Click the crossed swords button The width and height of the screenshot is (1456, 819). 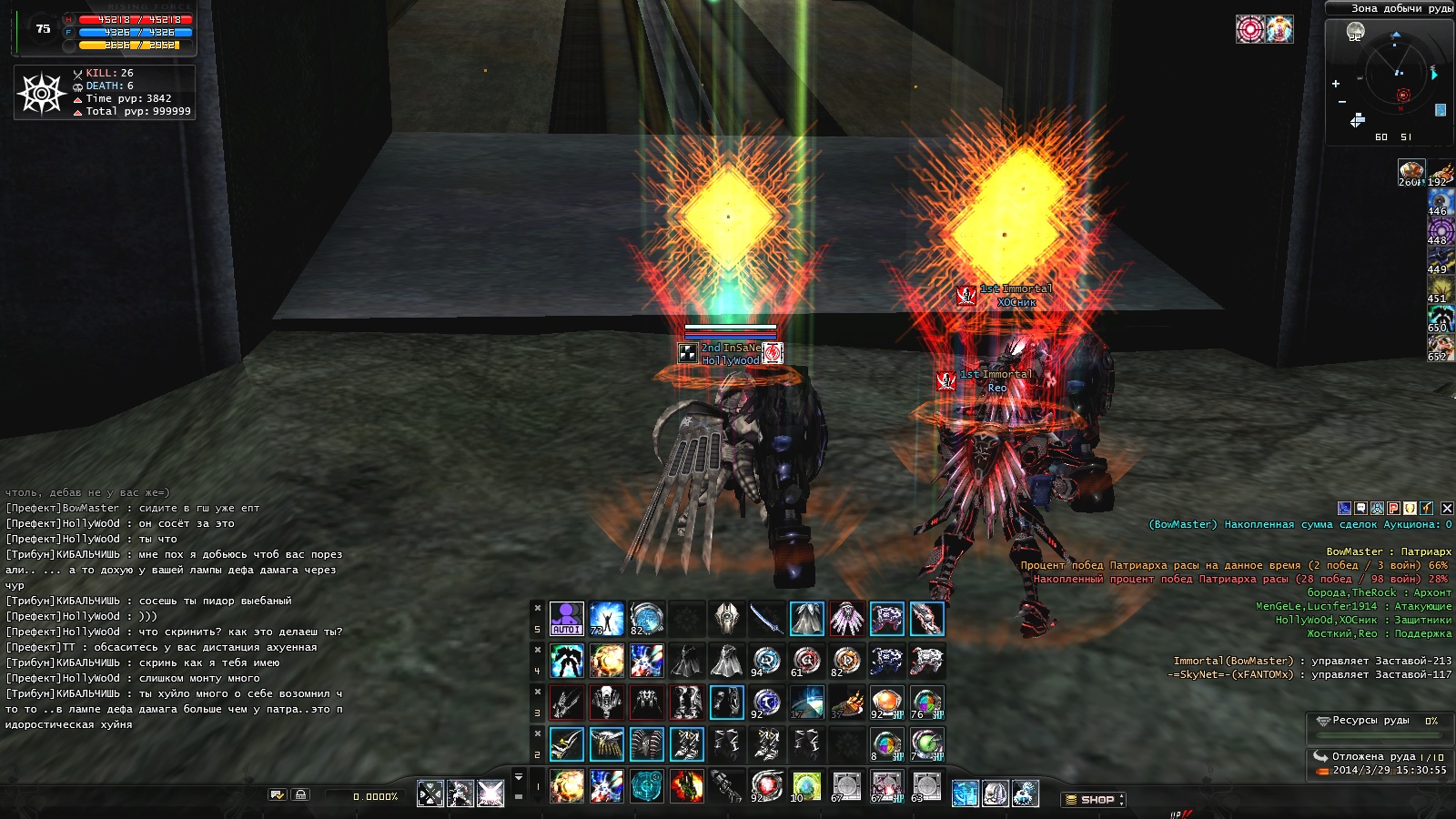coord(430,794)
